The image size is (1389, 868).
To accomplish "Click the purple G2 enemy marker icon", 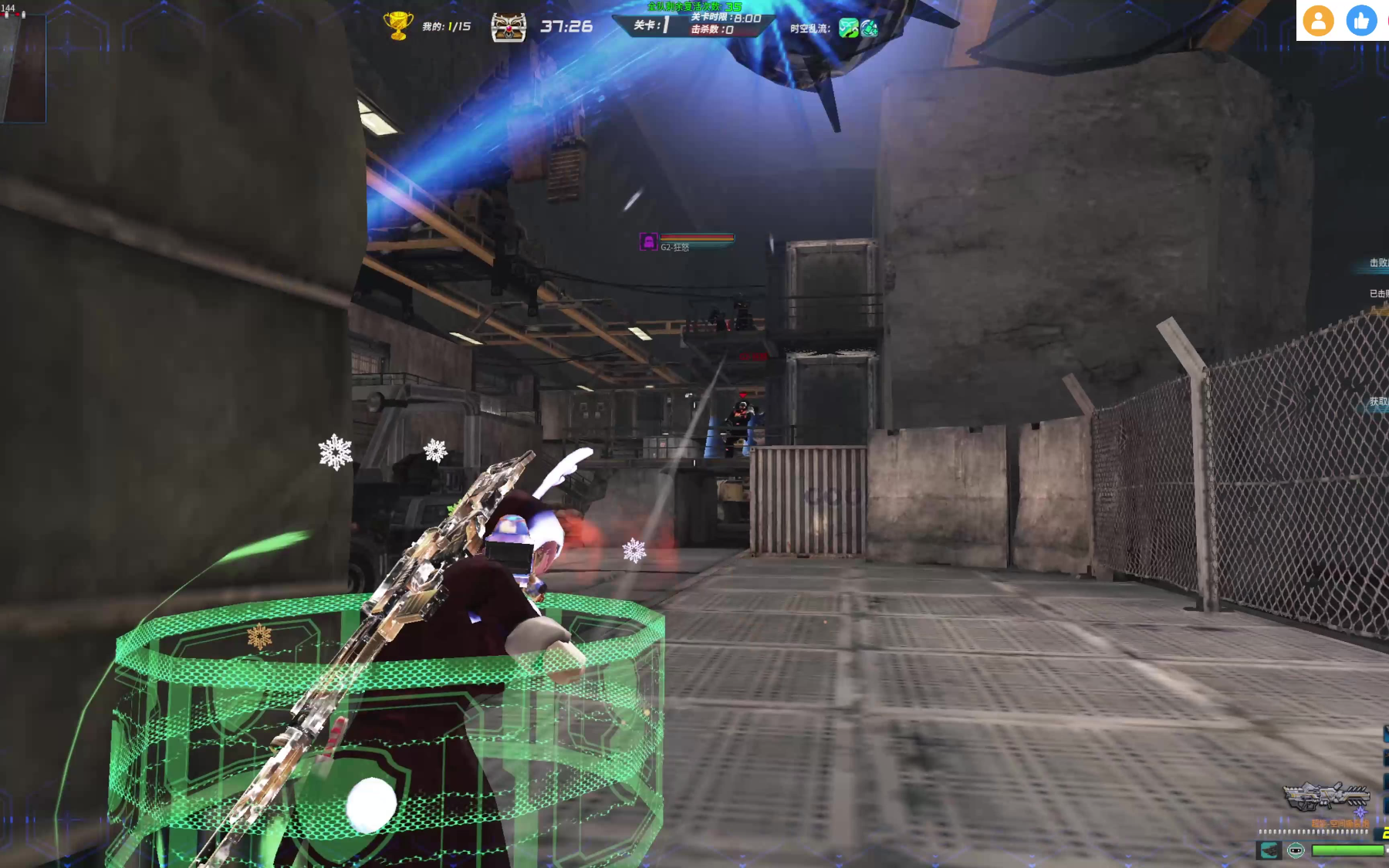I will [x=648, y=242].
